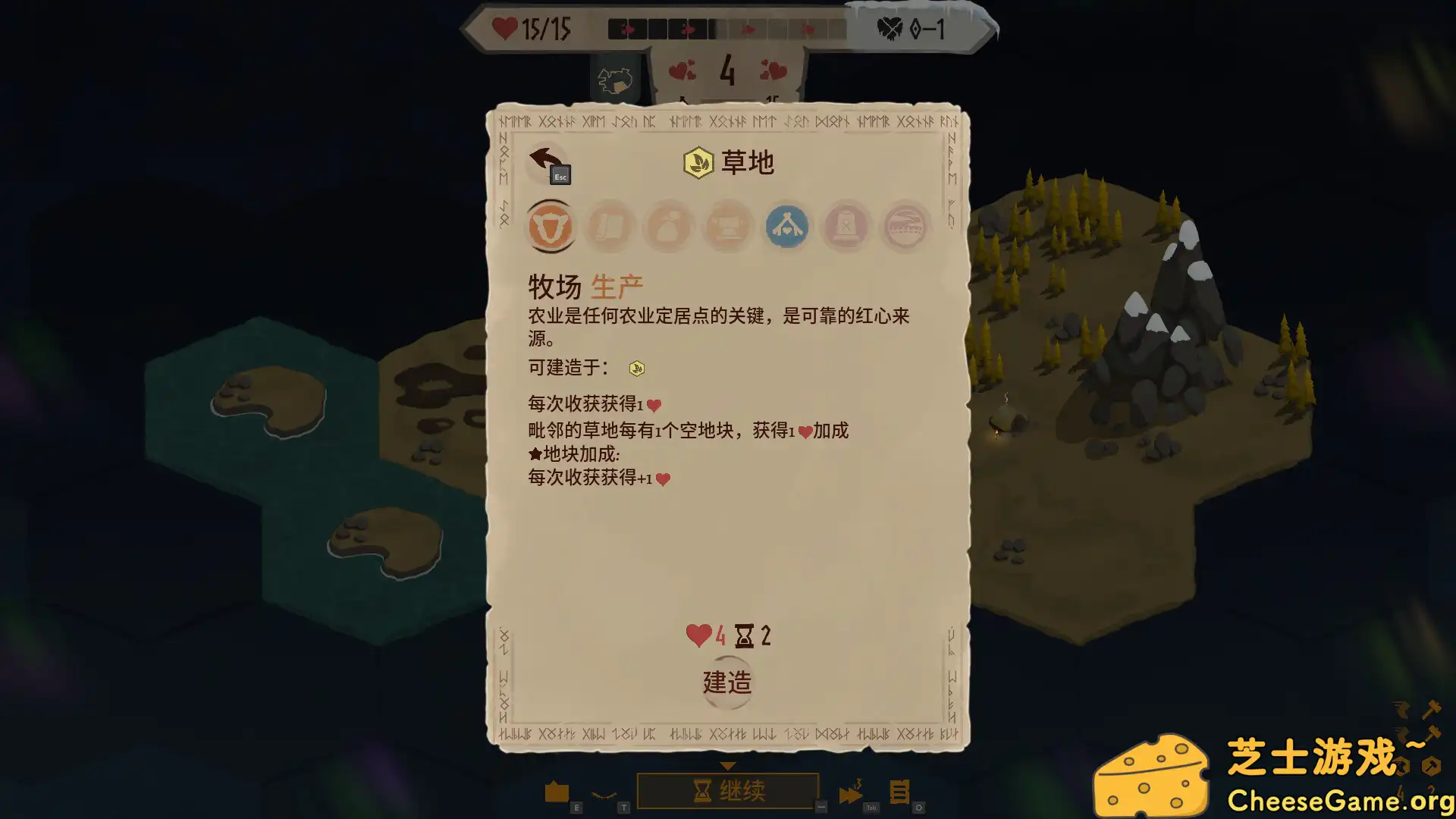
Task: Select the sack pouch category icon
Action: [668, 226]
